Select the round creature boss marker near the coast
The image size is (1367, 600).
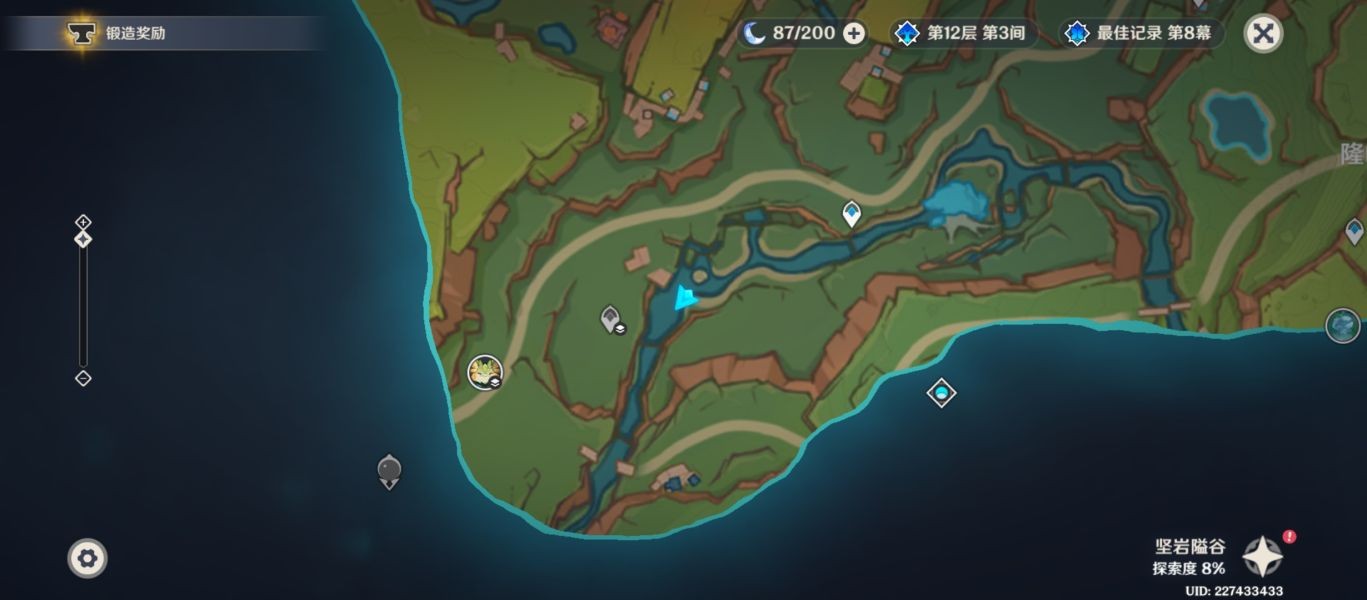485,372
